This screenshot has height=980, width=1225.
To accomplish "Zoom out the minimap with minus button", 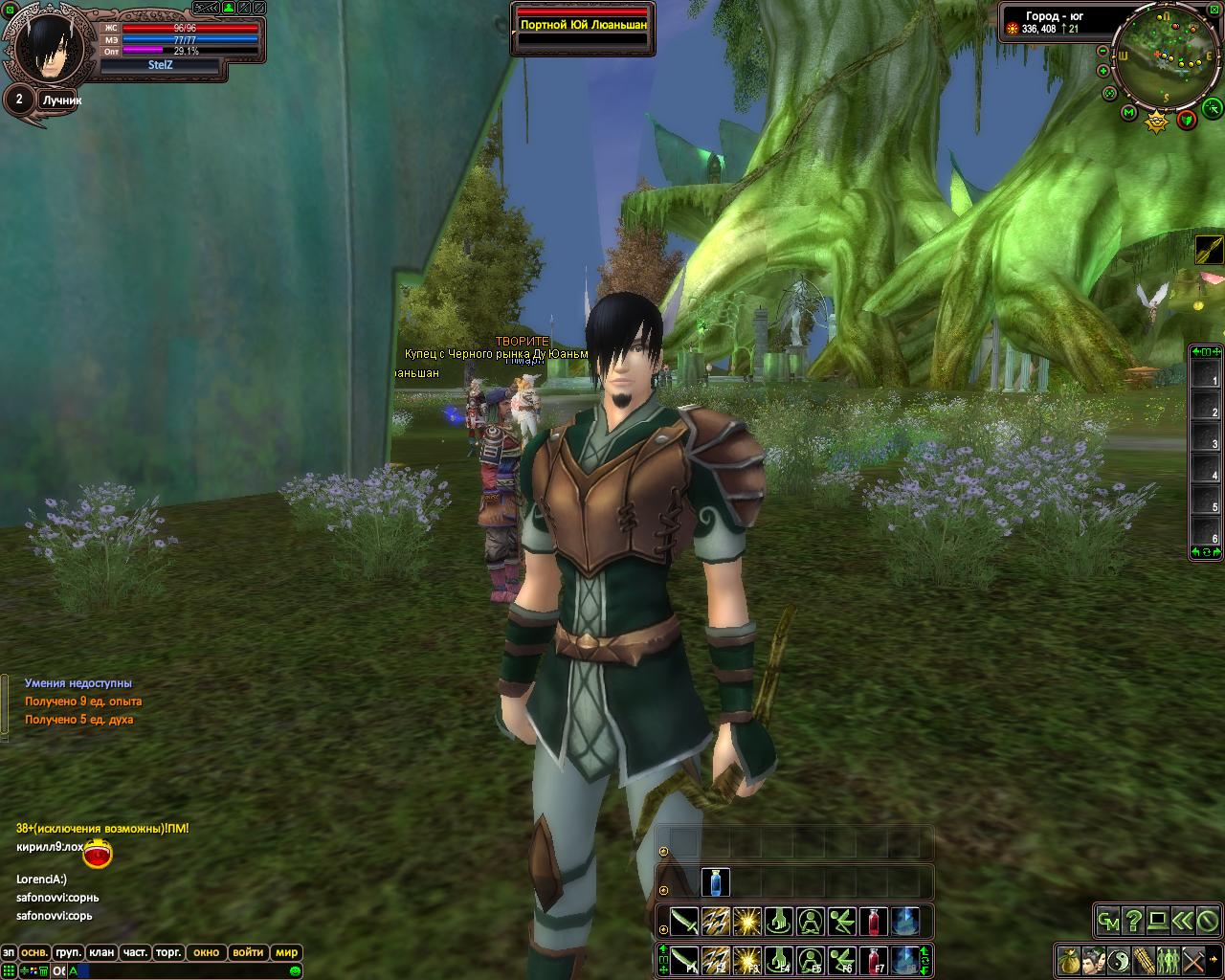I will [1103, 51].
